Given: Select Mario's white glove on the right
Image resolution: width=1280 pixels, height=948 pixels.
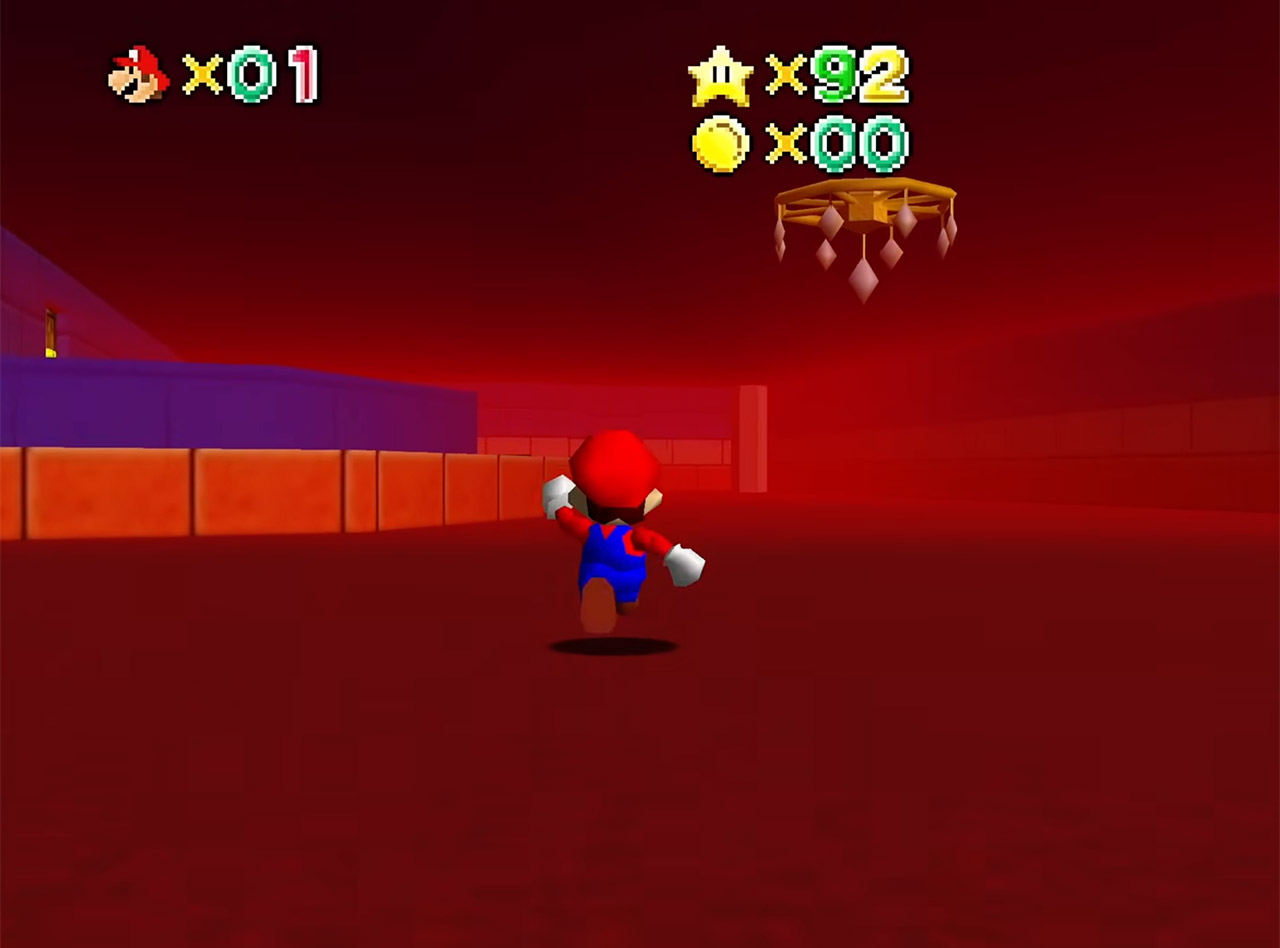Looking at the screenshot, I should 685,566.
